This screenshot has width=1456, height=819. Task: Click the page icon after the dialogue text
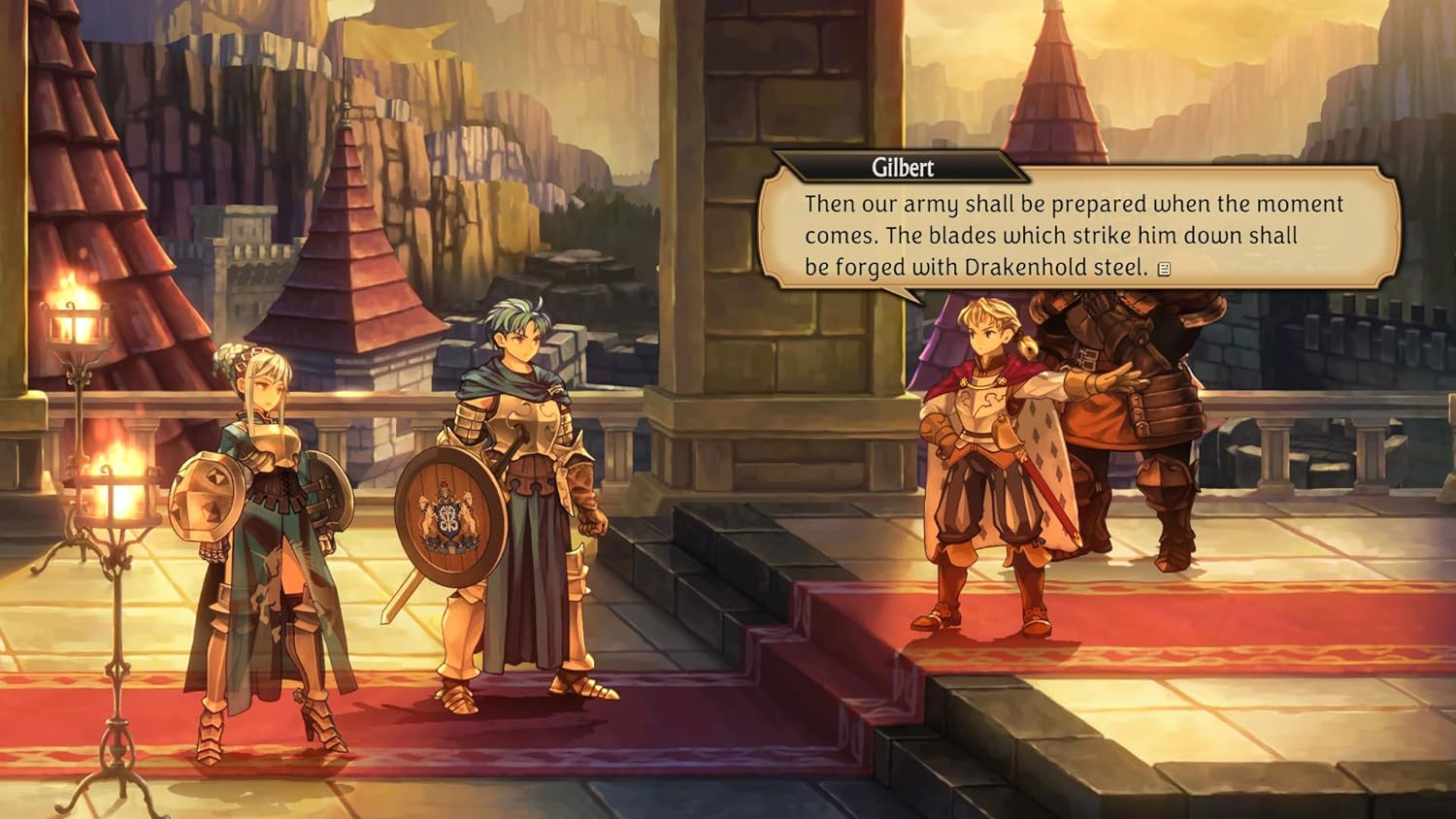click(x=1164, y=268)
